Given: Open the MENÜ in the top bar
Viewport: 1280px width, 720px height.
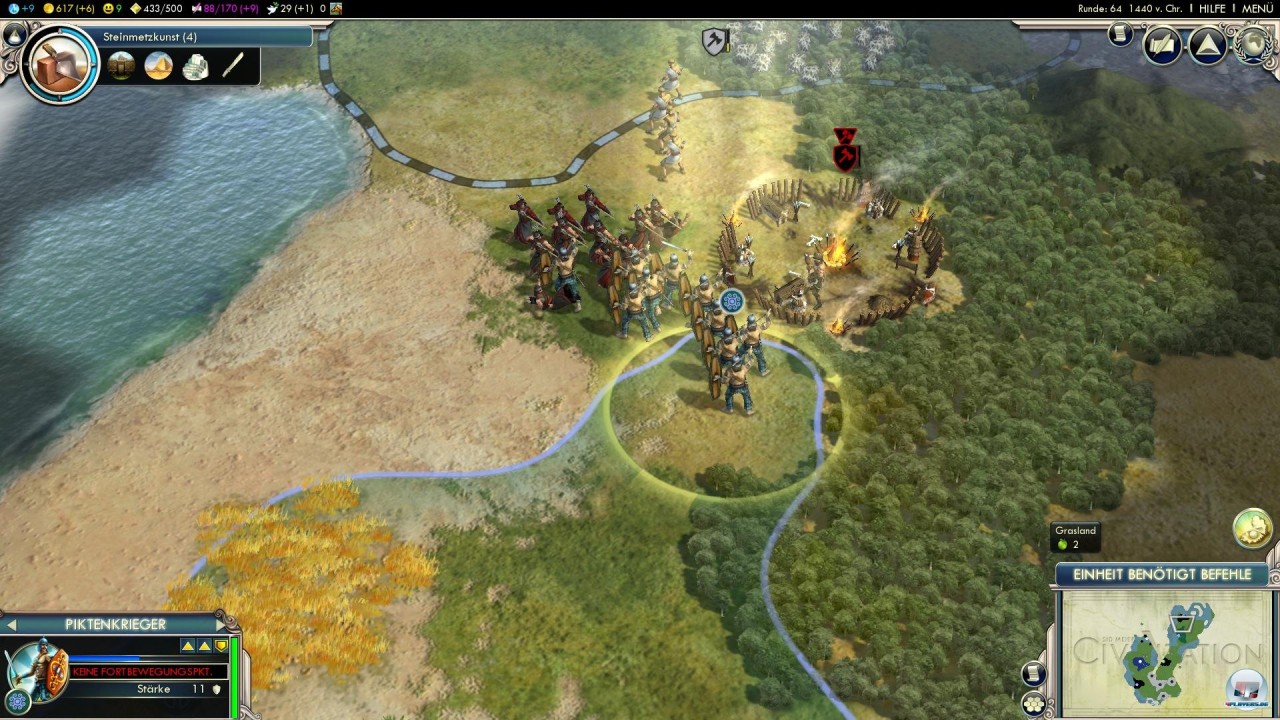Looking at the screenshot, I should tap(1257, 8).
